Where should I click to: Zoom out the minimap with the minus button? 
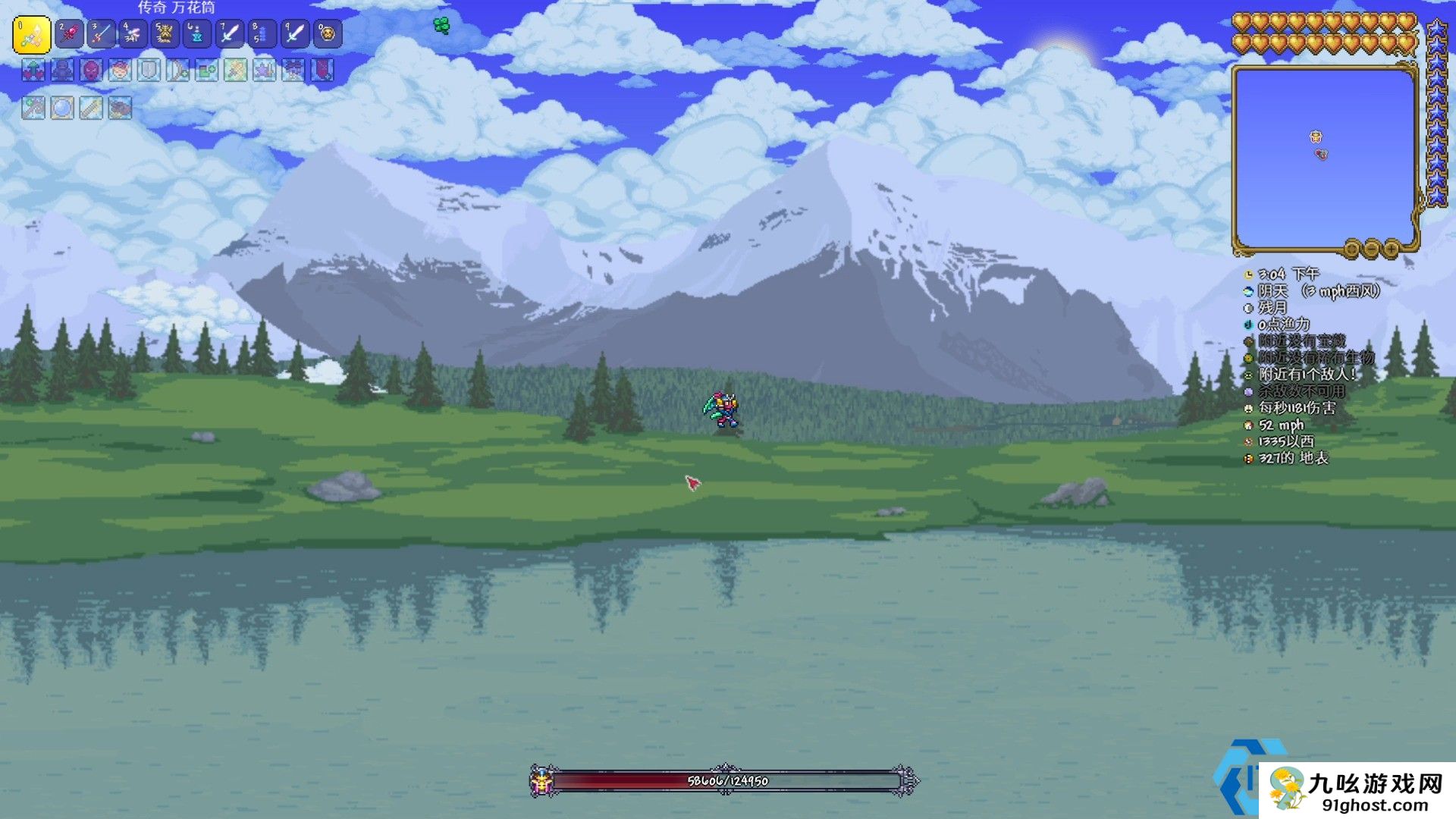1372,249
